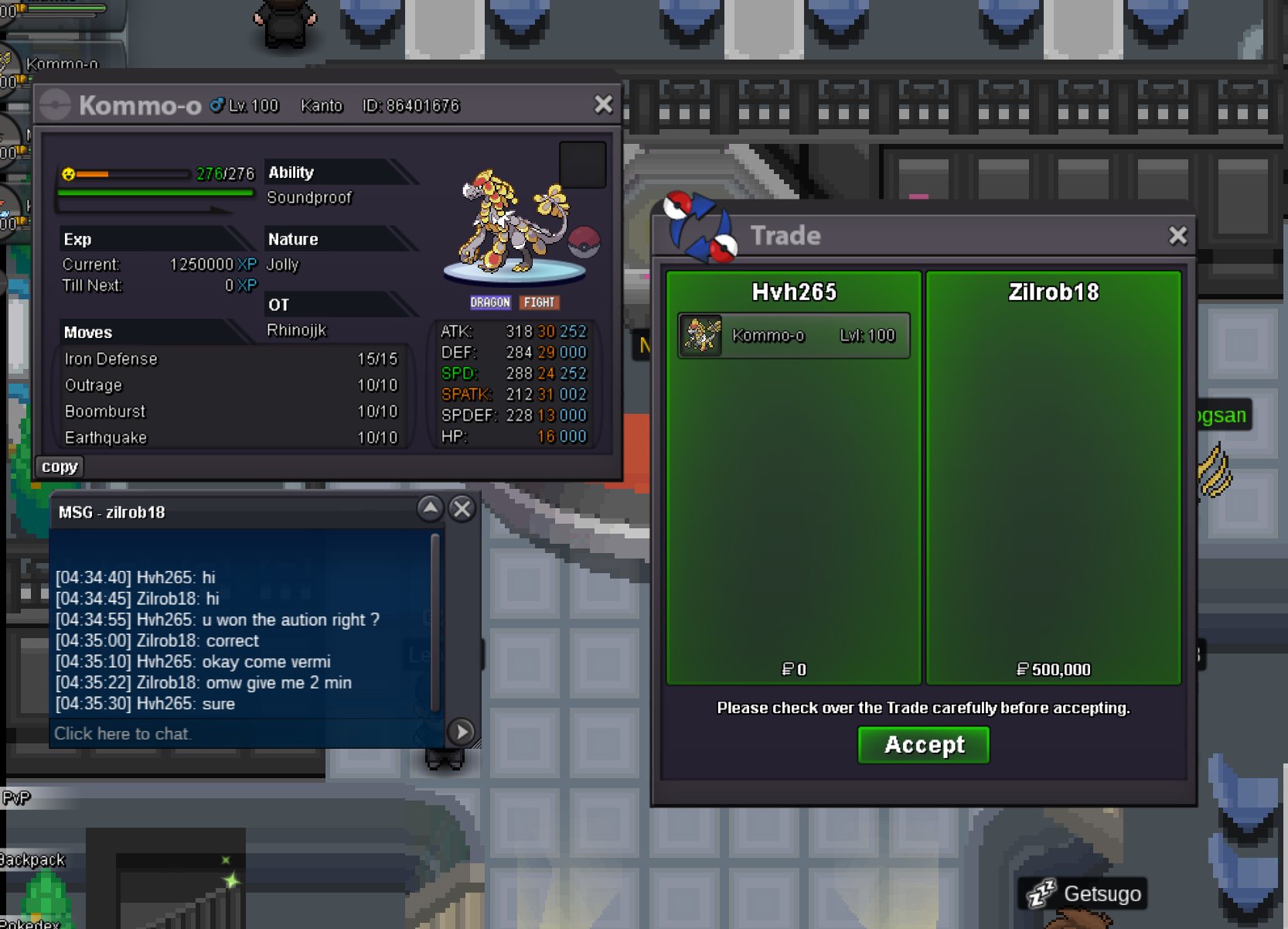Select the Iron Defense move row
Screen dimensions: 1288x929
(x=230, y=359)
